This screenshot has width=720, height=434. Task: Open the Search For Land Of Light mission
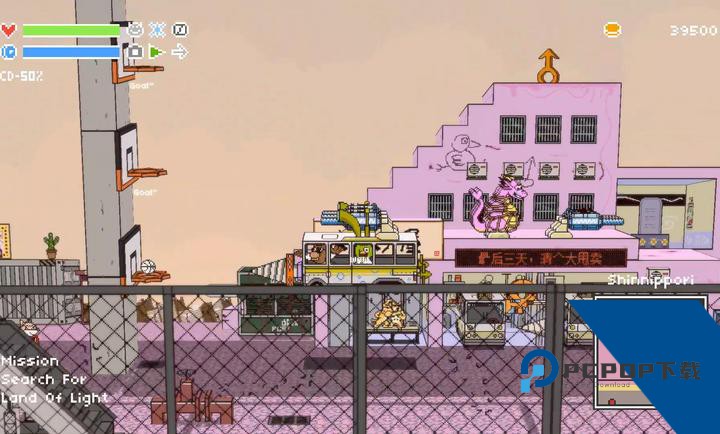[x=51, y=379]
